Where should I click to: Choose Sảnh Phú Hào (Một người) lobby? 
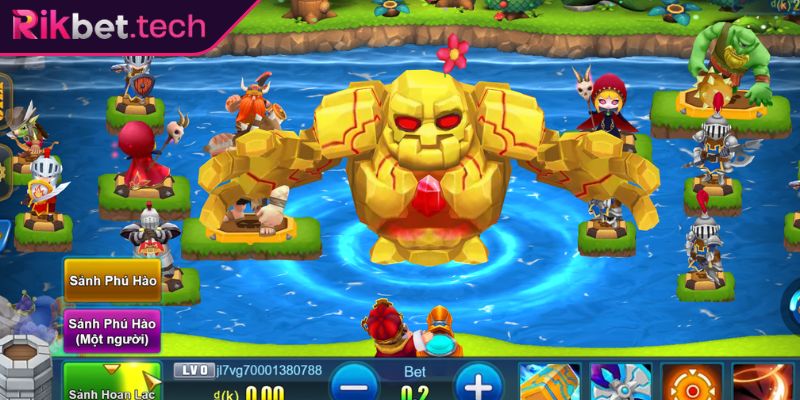[113, 331]
